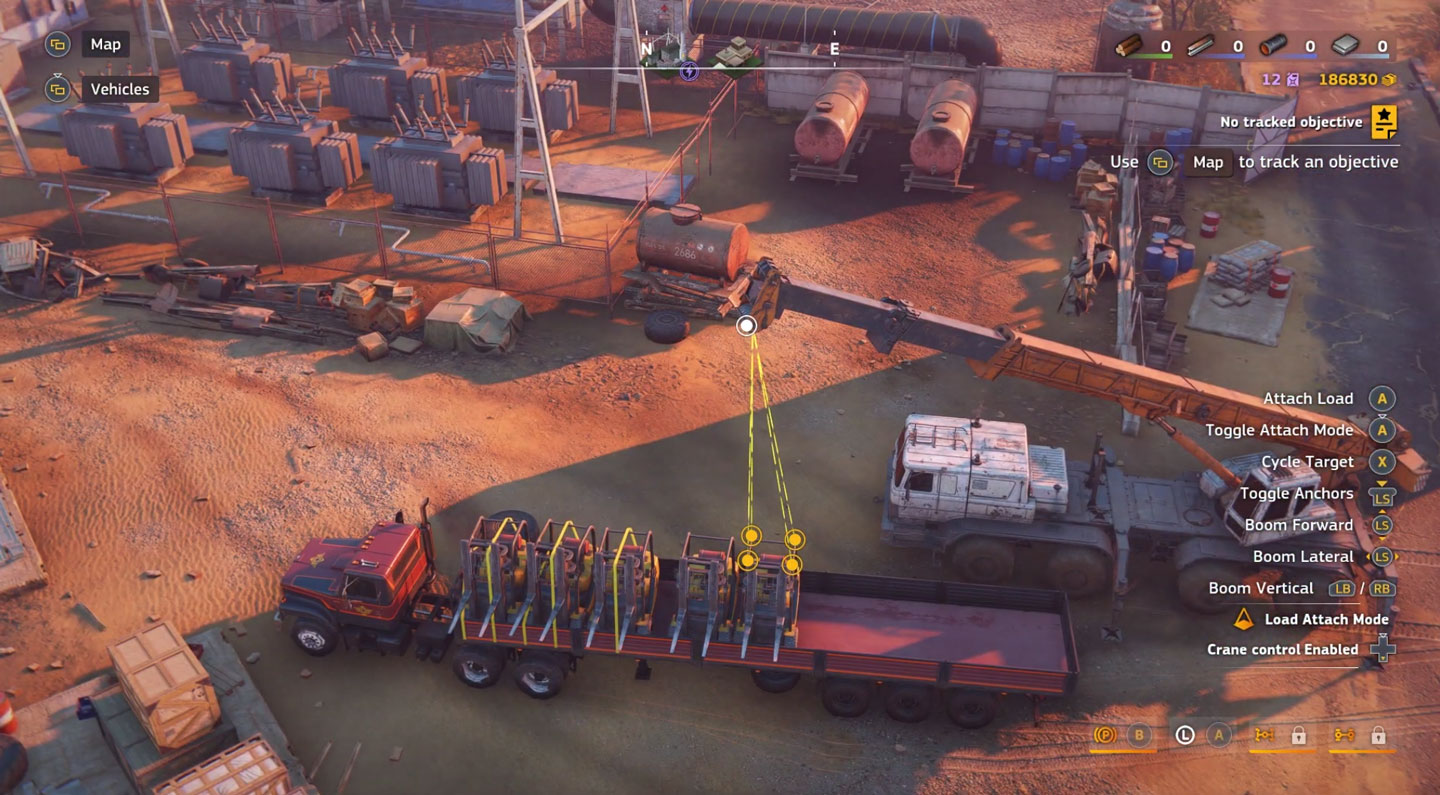This screenshot has width=1440, height=795.
Task: Toggle the parking brake indicator
Action: [1105, 736]
